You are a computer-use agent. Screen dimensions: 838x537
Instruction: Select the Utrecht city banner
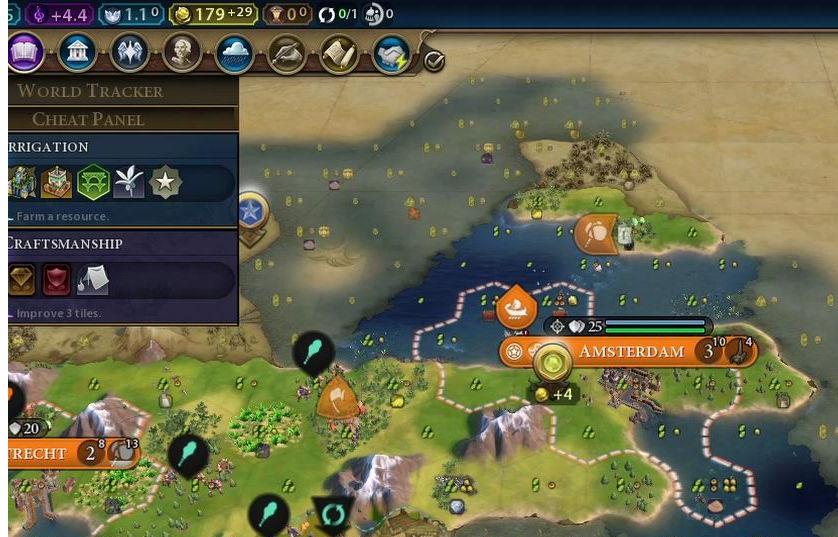click(38, 453)
